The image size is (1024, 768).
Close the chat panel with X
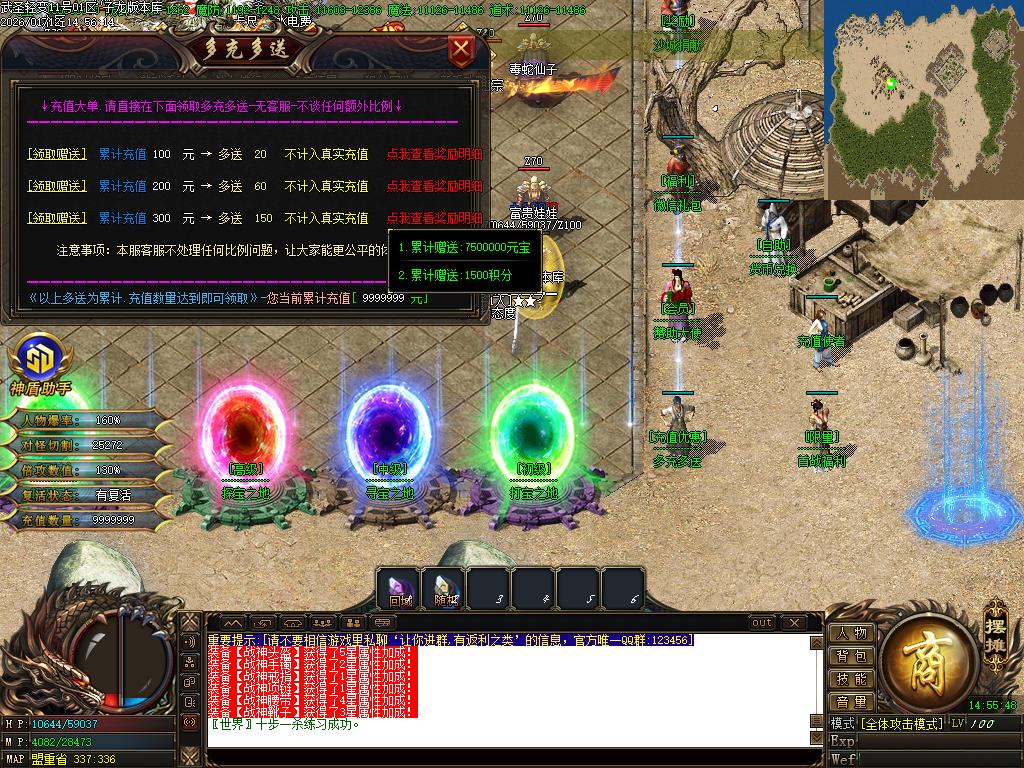pyautogui.click(x=797, y=623)
